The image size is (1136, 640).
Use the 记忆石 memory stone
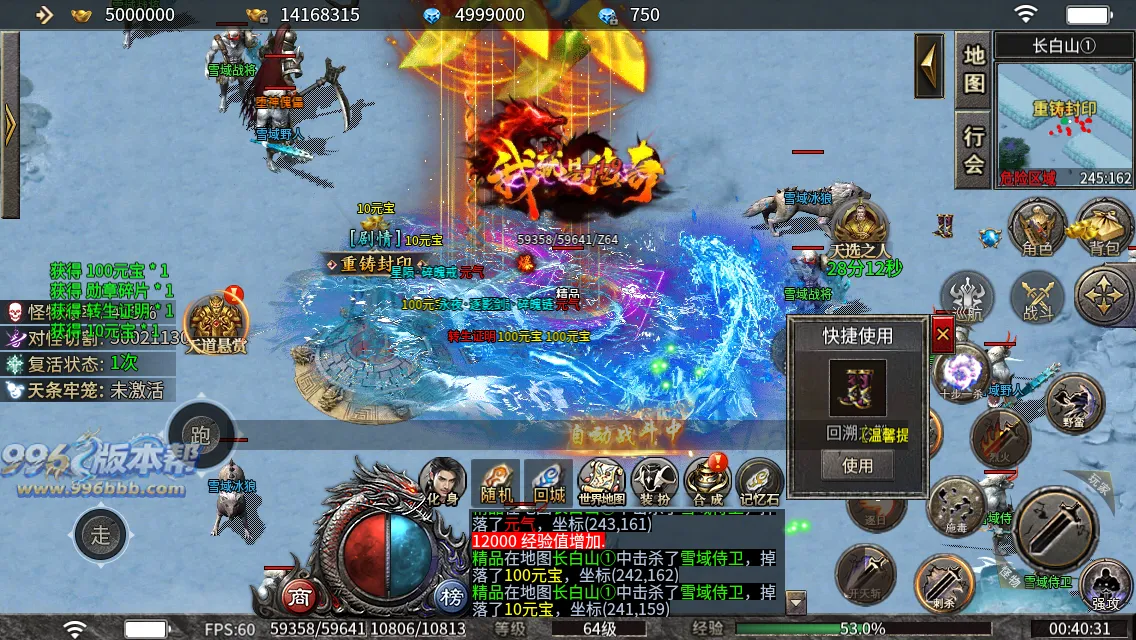tap(760, 483)
